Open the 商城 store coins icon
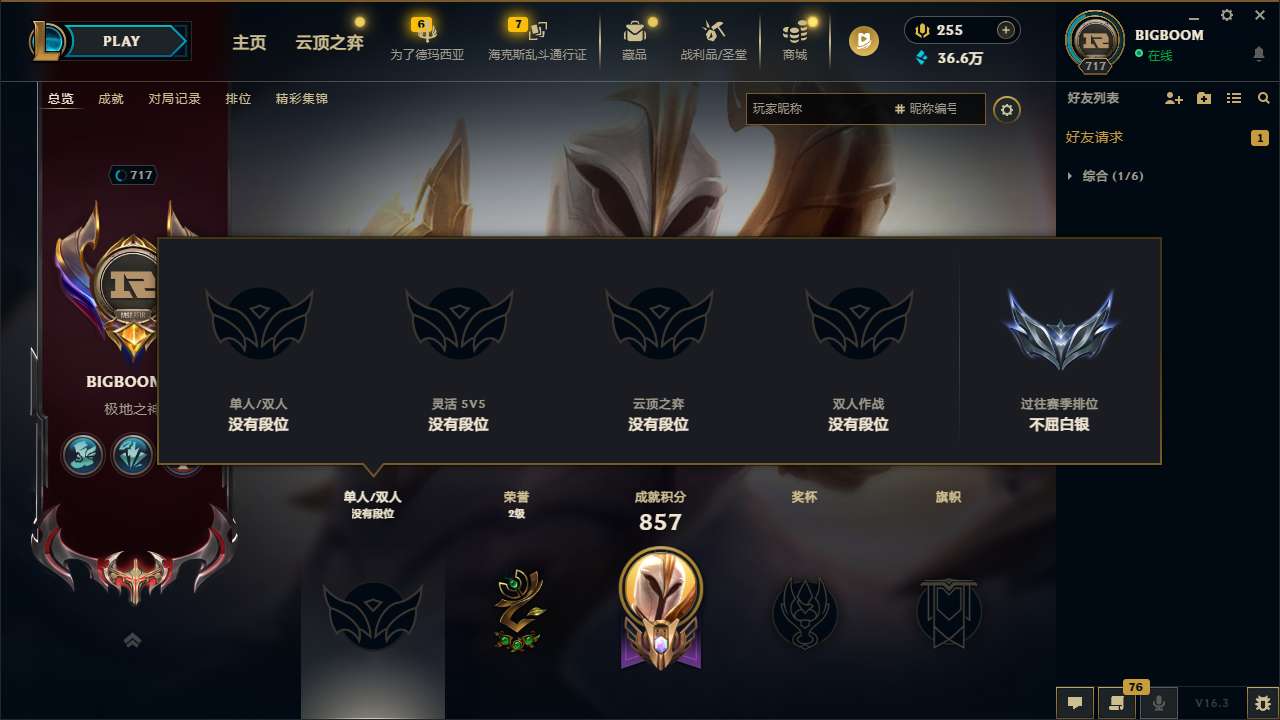 tap(794, 33)
